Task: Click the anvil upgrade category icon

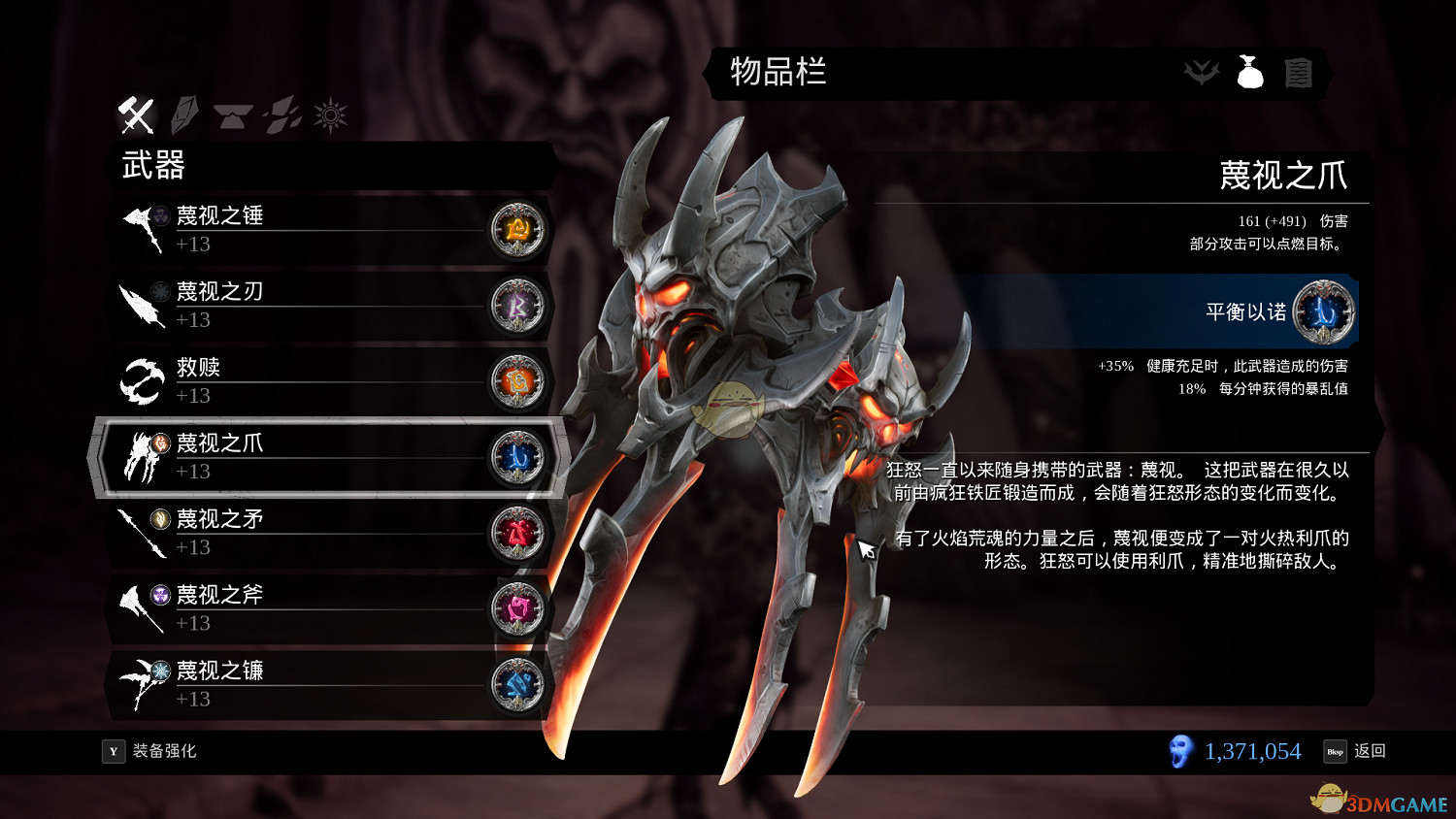Action: (233, 114)
